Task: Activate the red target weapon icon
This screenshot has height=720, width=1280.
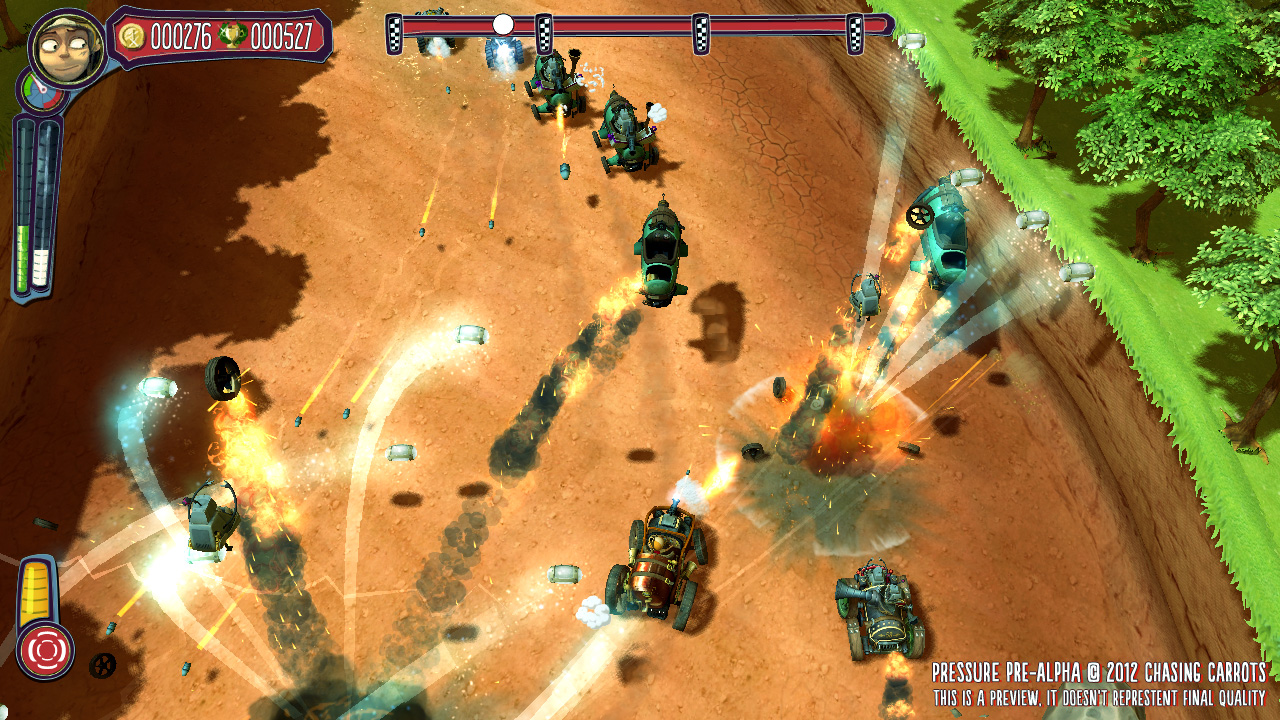Action: 46,651
